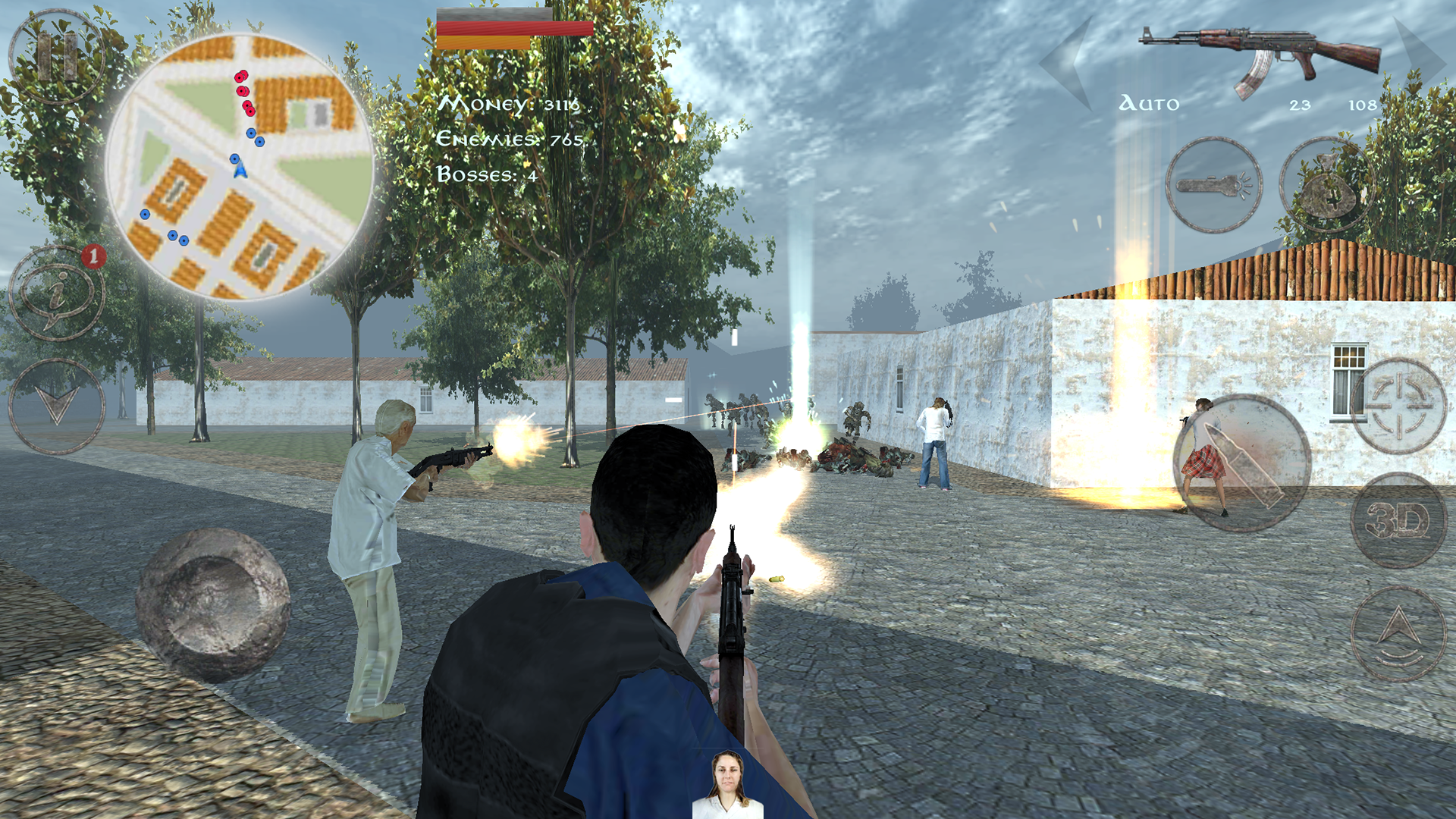Tap the stone movement joystick
The image size is (1456, 819).
pyautogui.click(x=213, y=604)
